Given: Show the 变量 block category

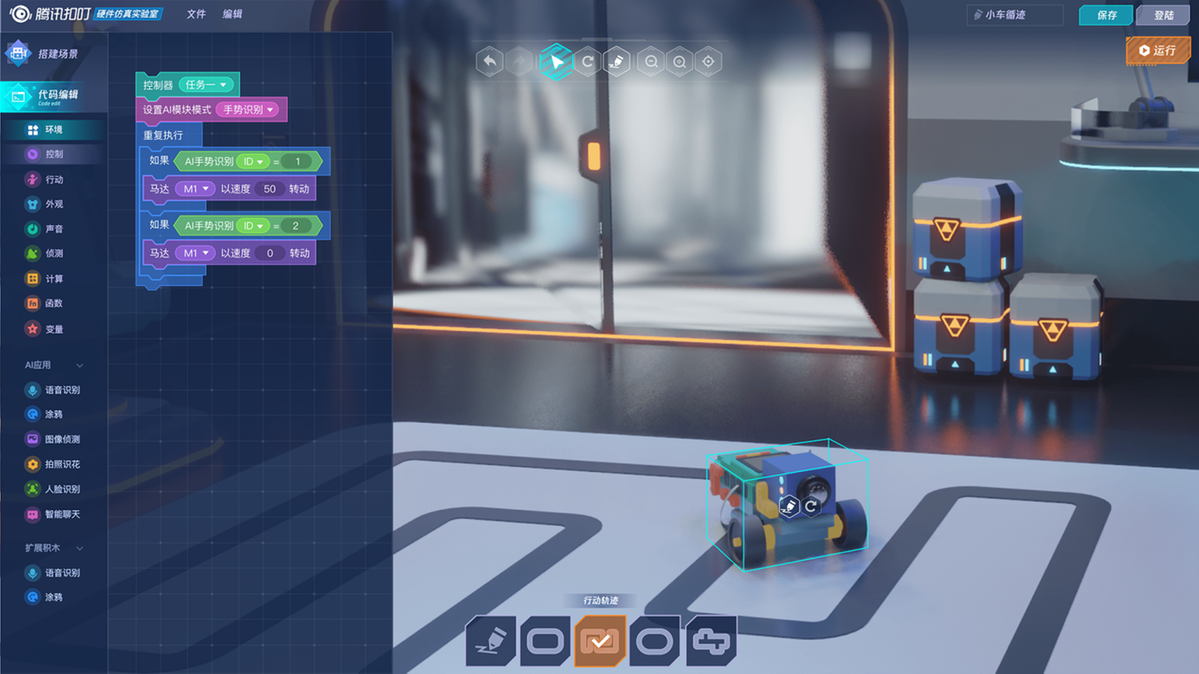Looking at the screenshot, I should point(53,329).
